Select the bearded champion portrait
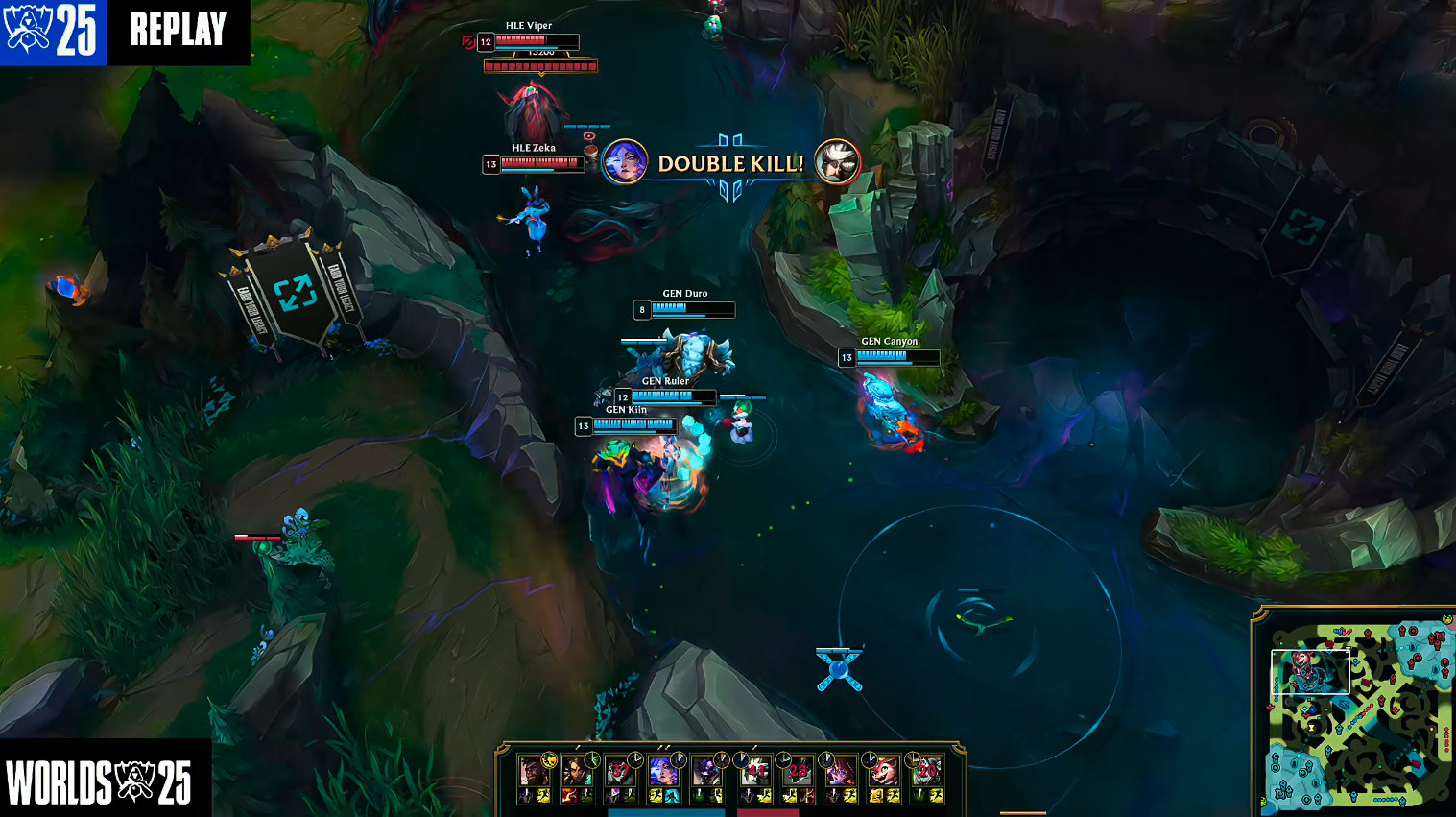The image size is (1456, 817). point(533,771)
